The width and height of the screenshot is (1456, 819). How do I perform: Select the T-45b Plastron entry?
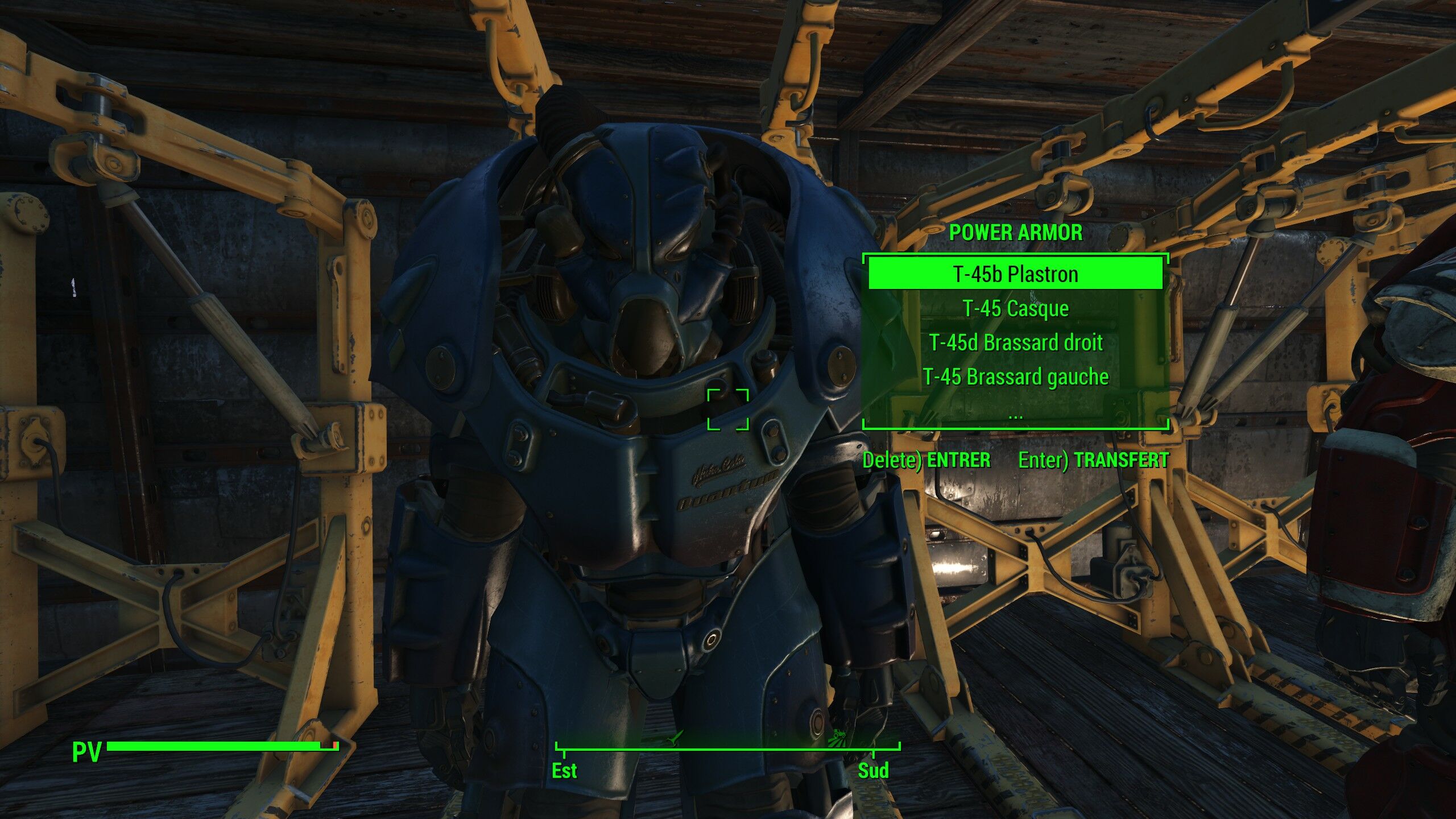pyautogui.click(x=1015, y=274)
